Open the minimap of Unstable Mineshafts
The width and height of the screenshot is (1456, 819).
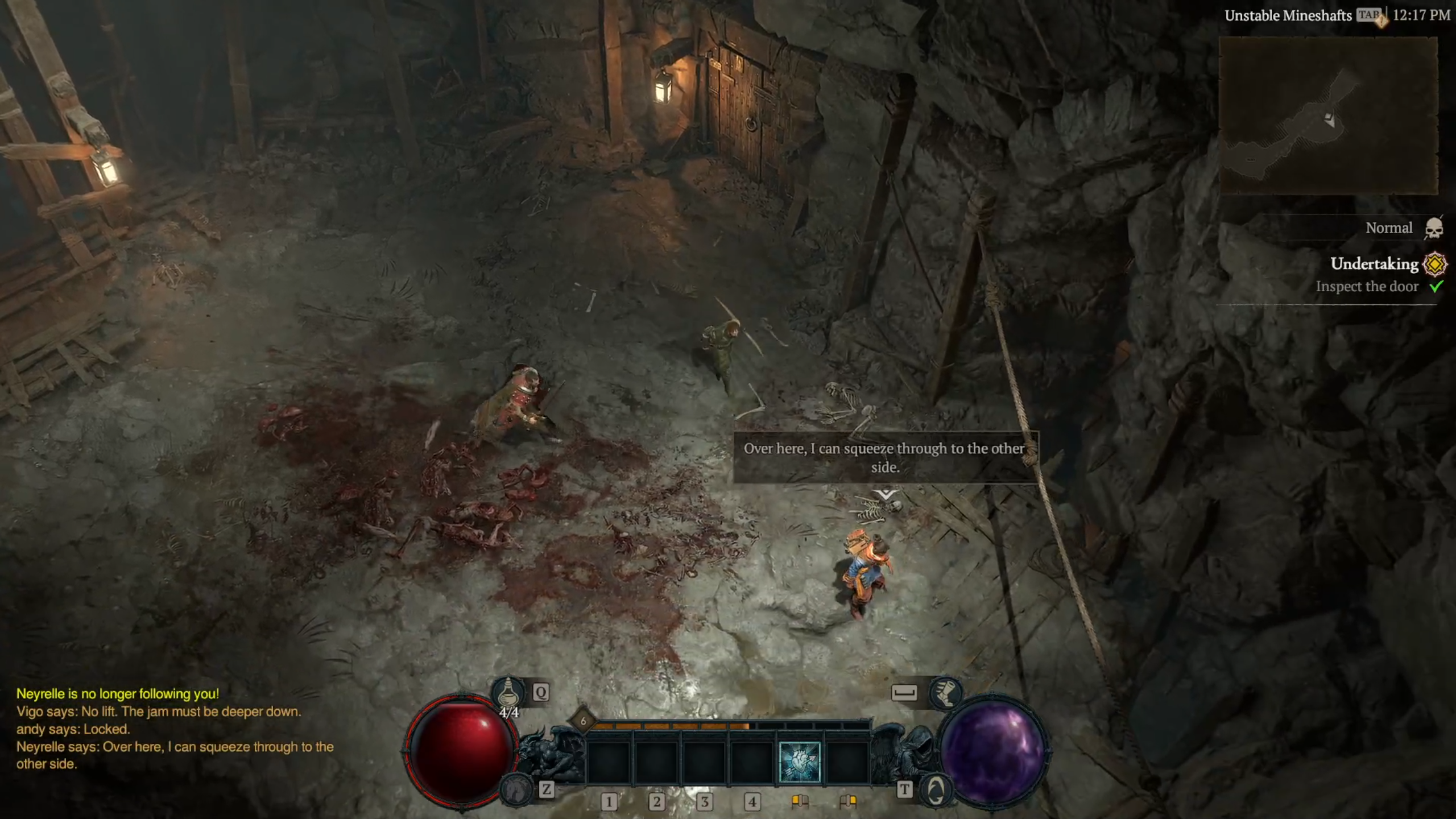(x=1328, y=115)
